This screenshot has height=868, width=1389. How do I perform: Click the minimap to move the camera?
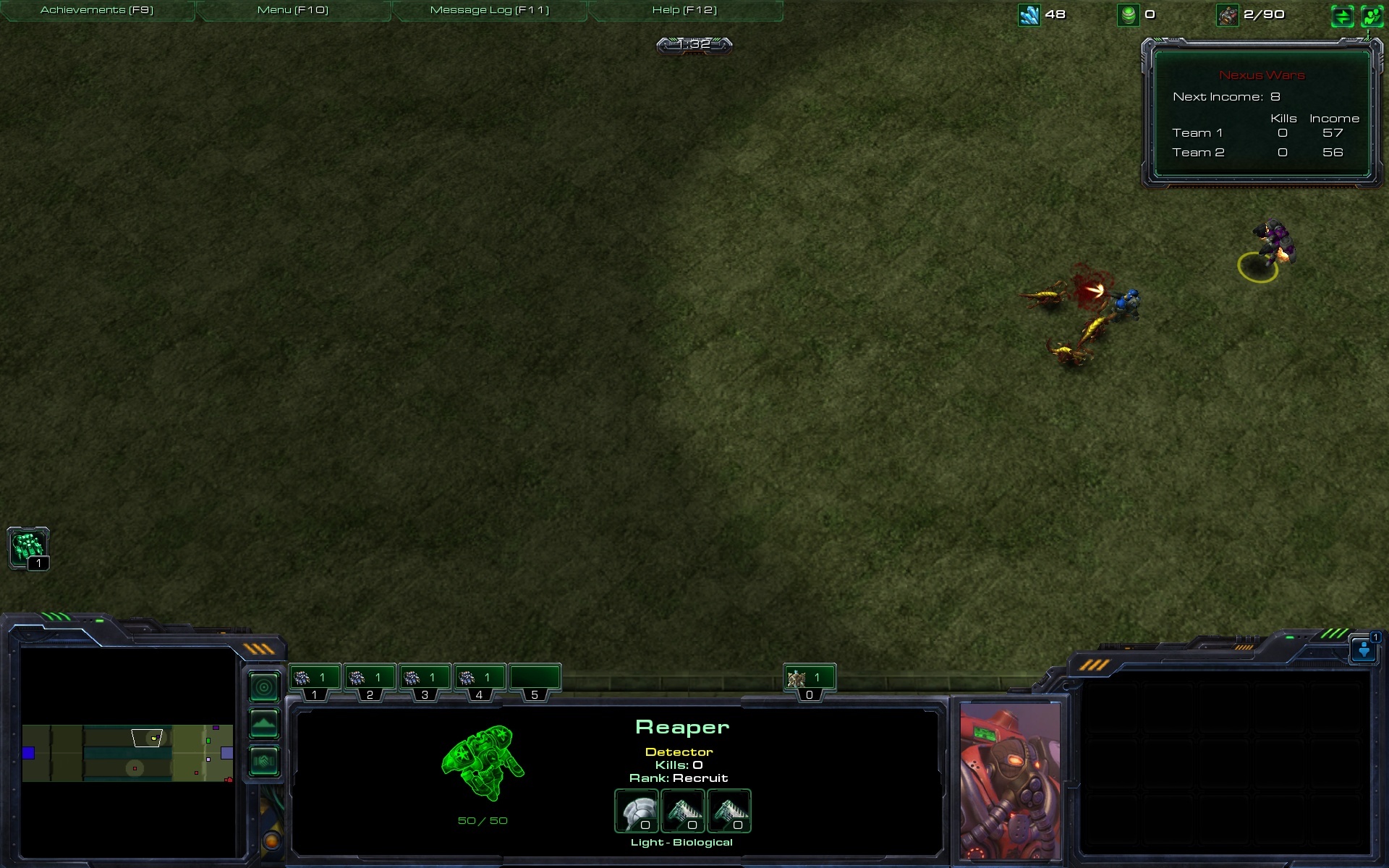click(127, 753)
